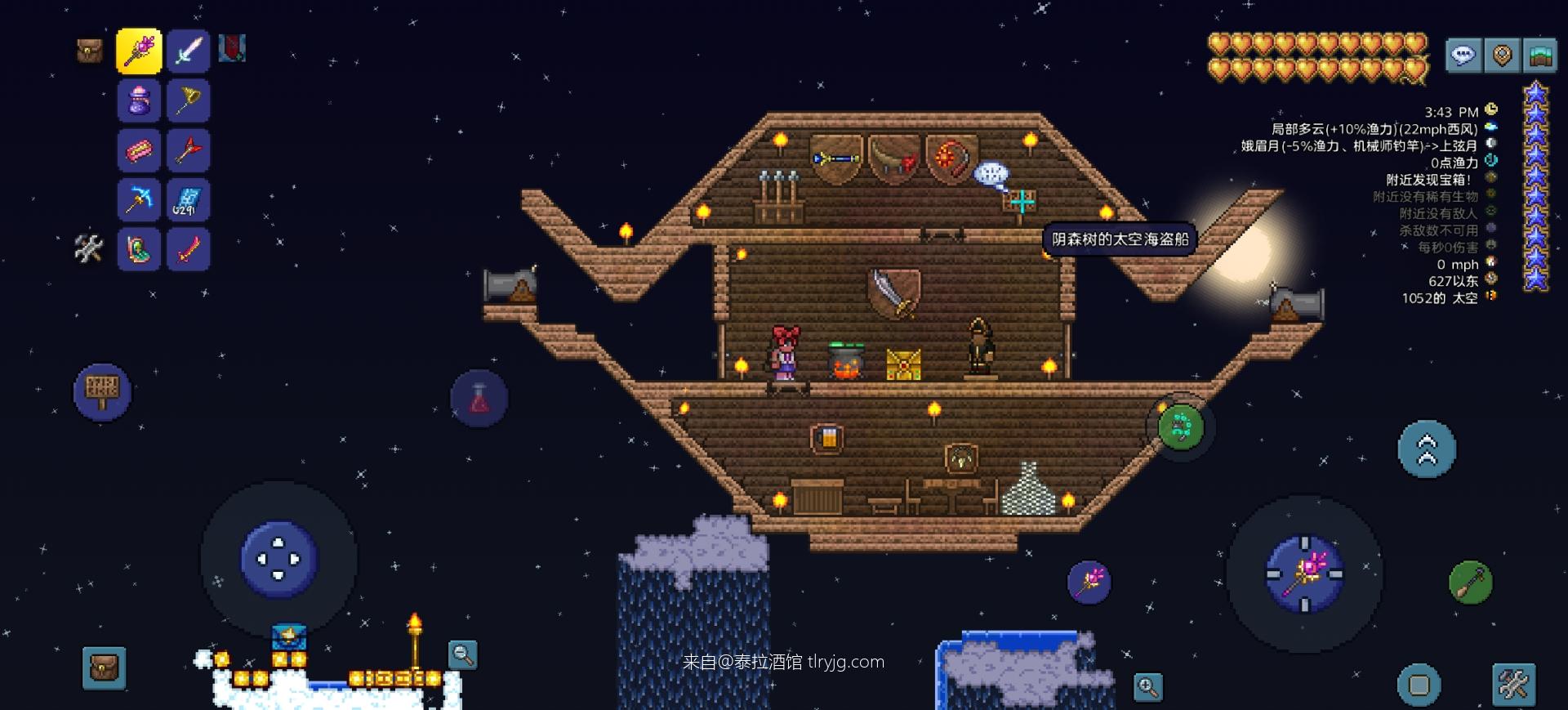Screen dimensions: 1568x710
Task: Open the signpost button on left edge
Action: [x=102, y=391]
